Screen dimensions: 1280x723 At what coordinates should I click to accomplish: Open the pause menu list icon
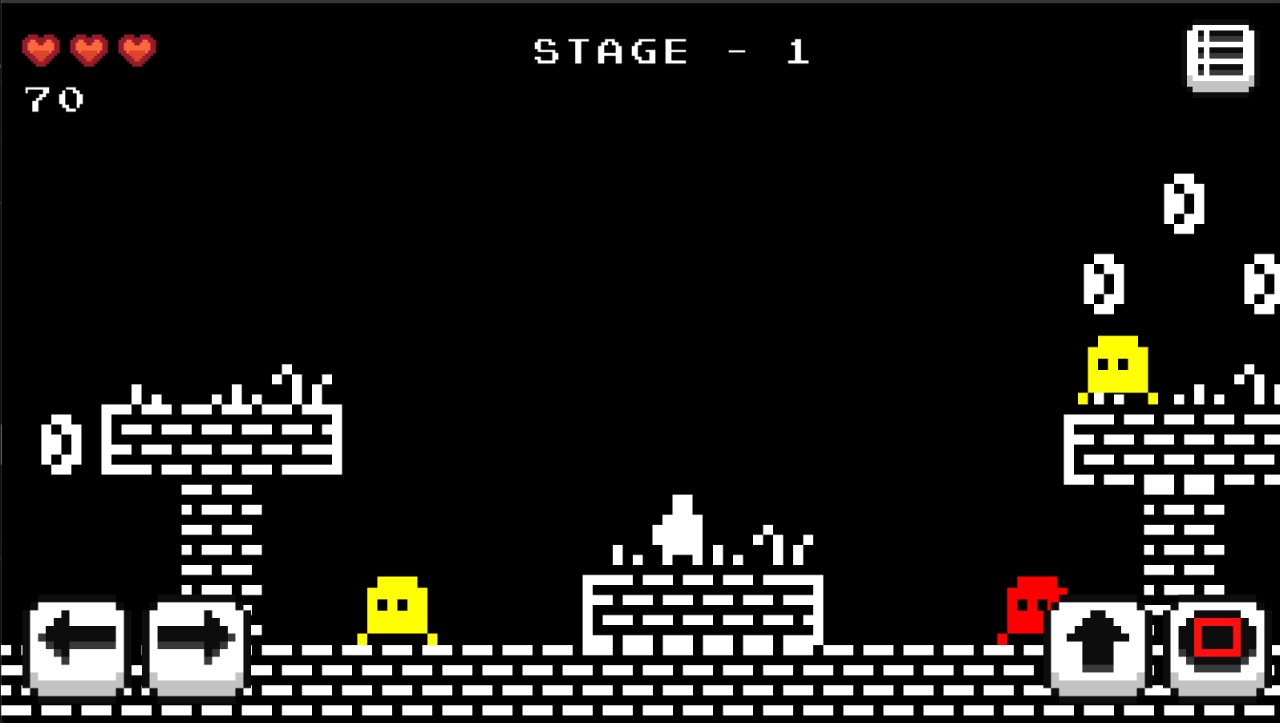(1219, 58)
